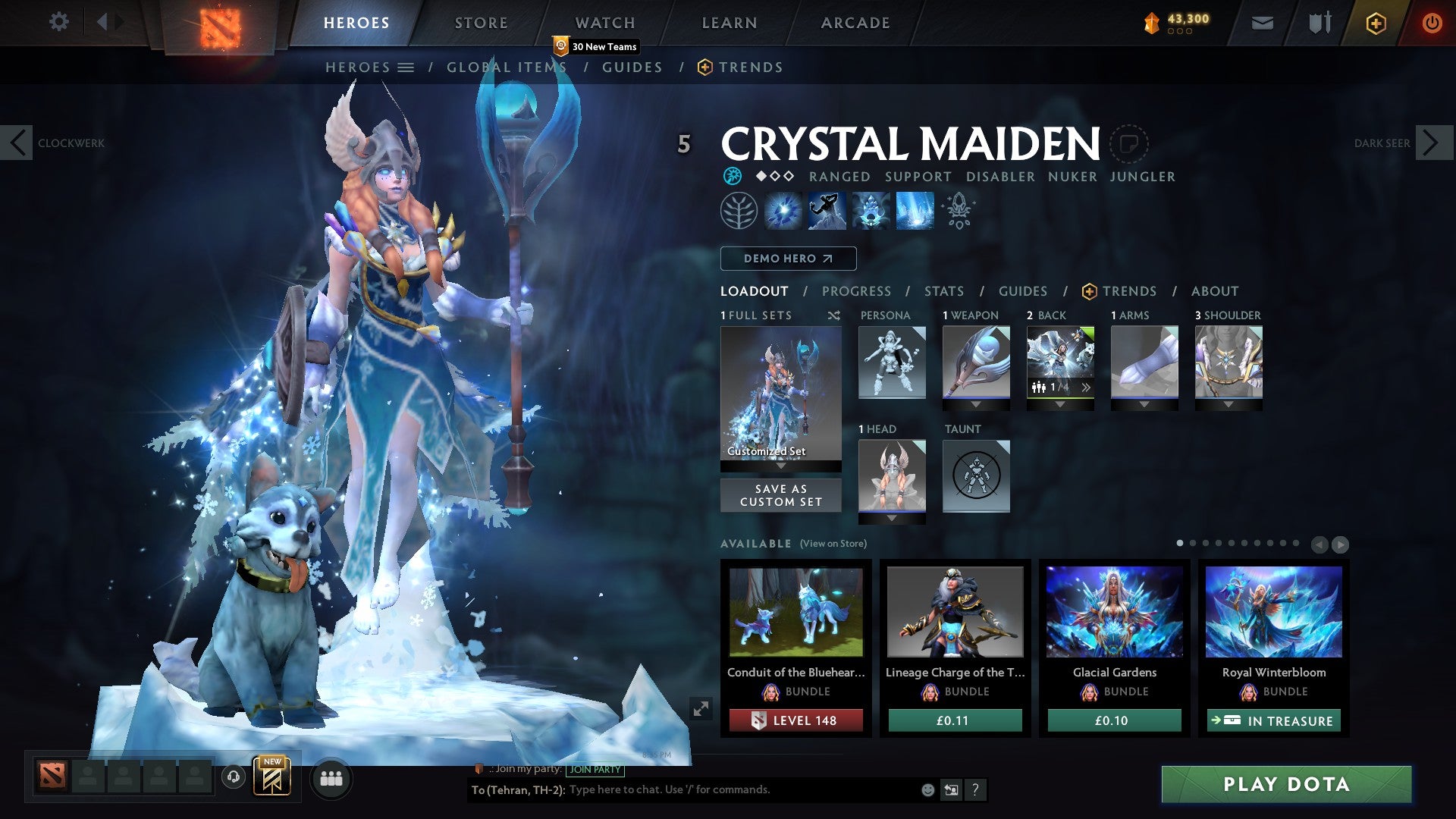1456x819 pixels.
Task: Click the DEMO HERO button
Action: click(788, 258)
